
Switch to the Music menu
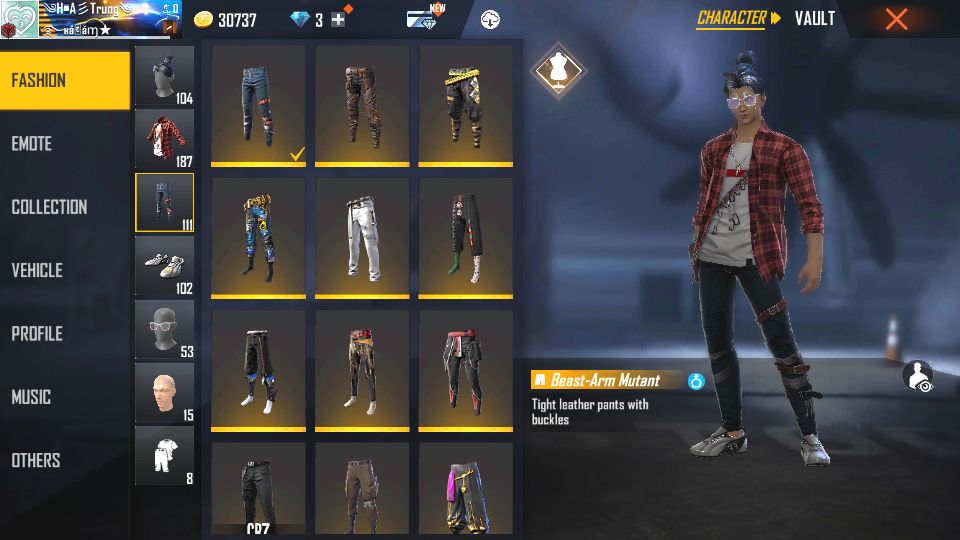(65, 397)
